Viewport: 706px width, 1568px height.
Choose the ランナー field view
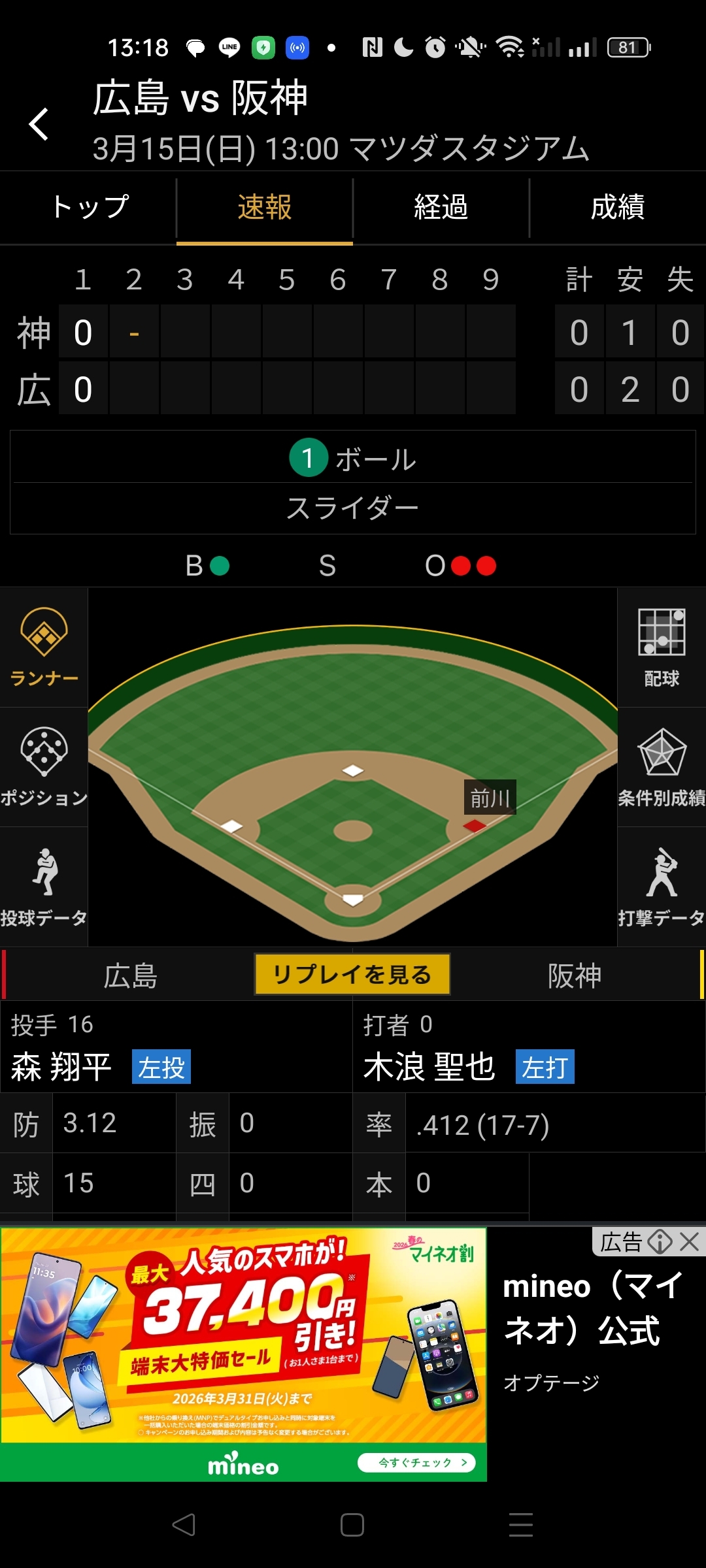pyautogui.click(x=44, y=647)
